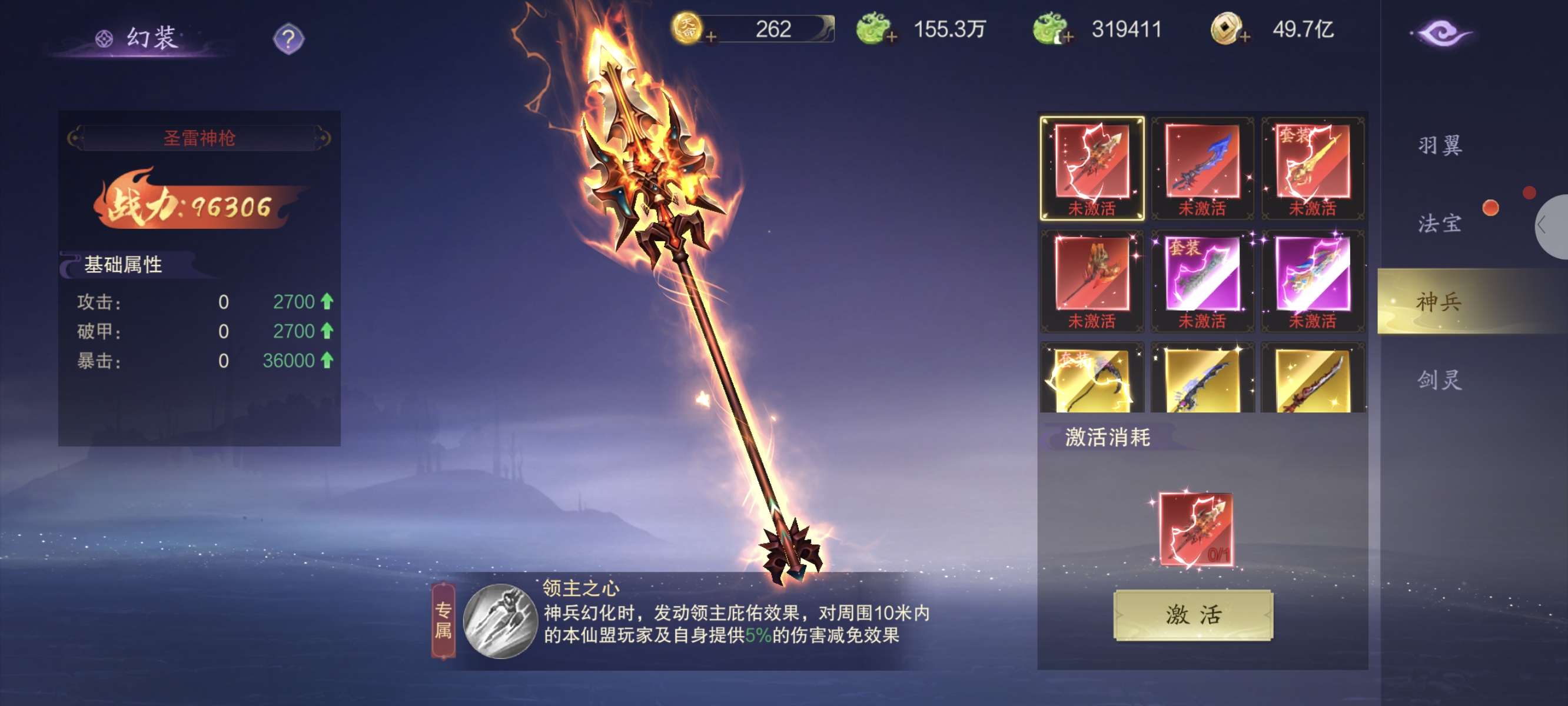The image size is (1568, 706).
Task: Switch to the 羽翼 wings tab
Action: point(1440,146)
